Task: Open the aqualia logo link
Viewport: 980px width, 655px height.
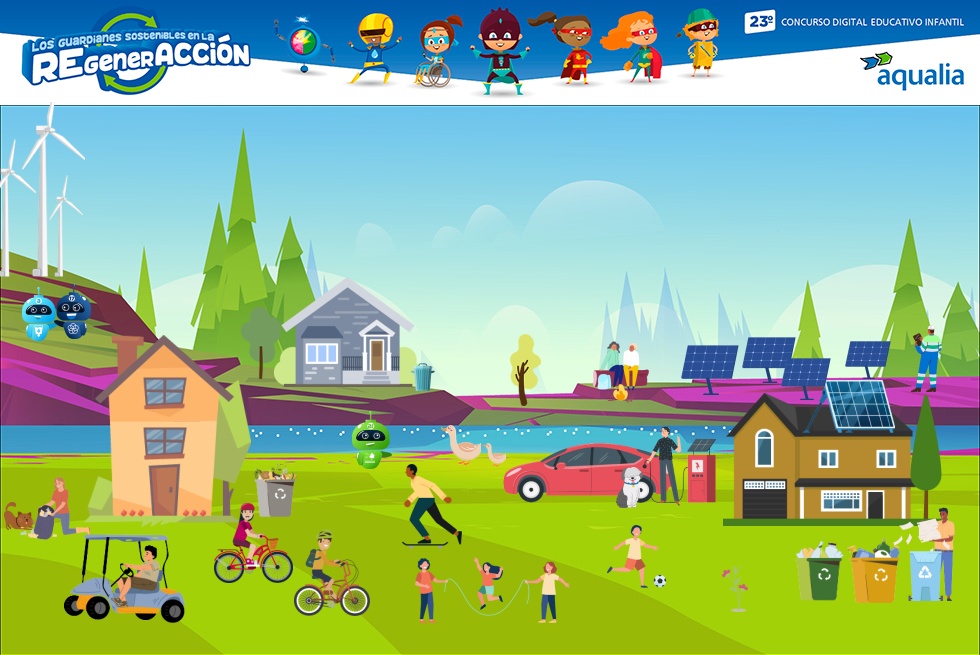Action: (912, 70)
